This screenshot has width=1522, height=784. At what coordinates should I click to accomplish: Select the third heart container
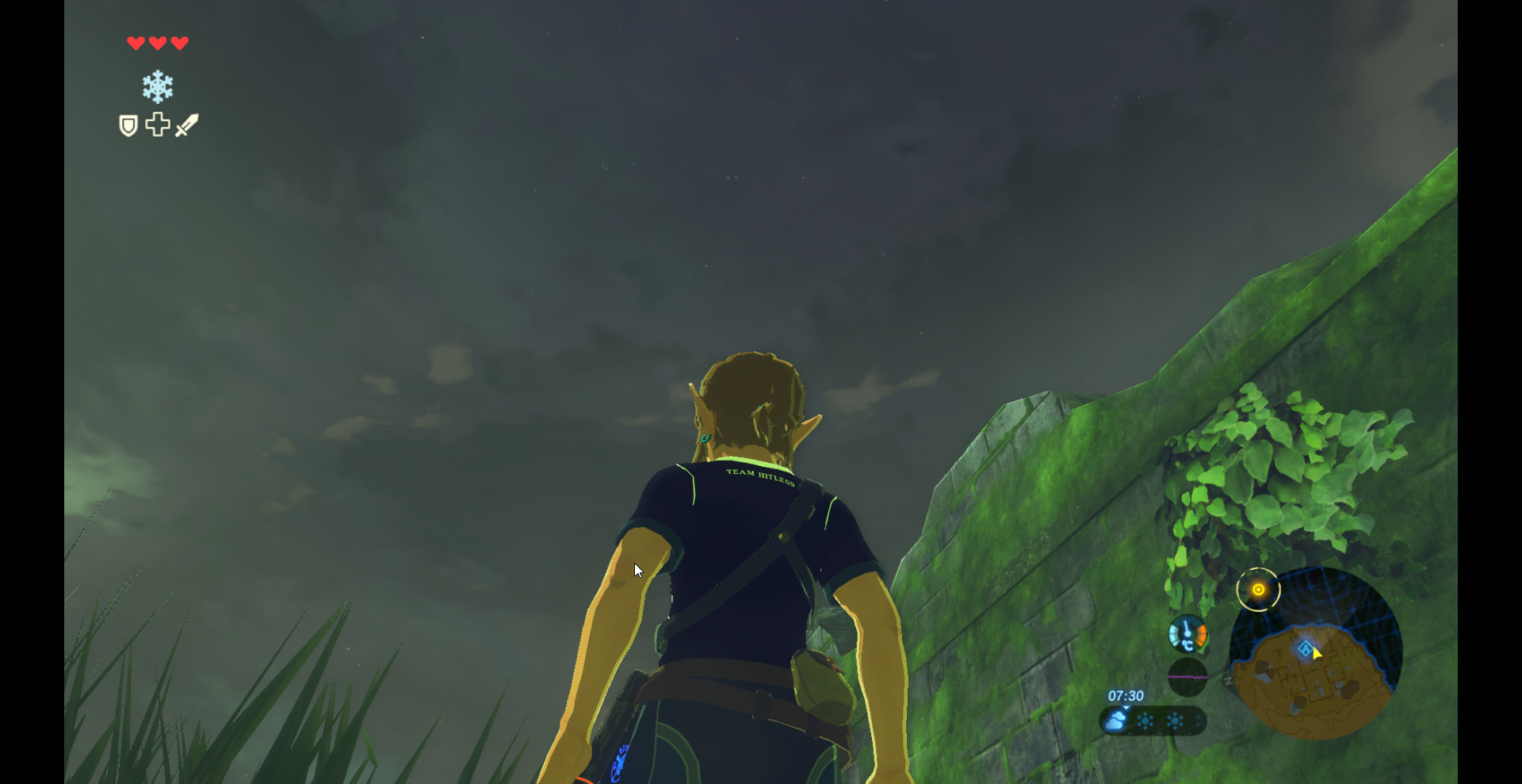[179, 44]
